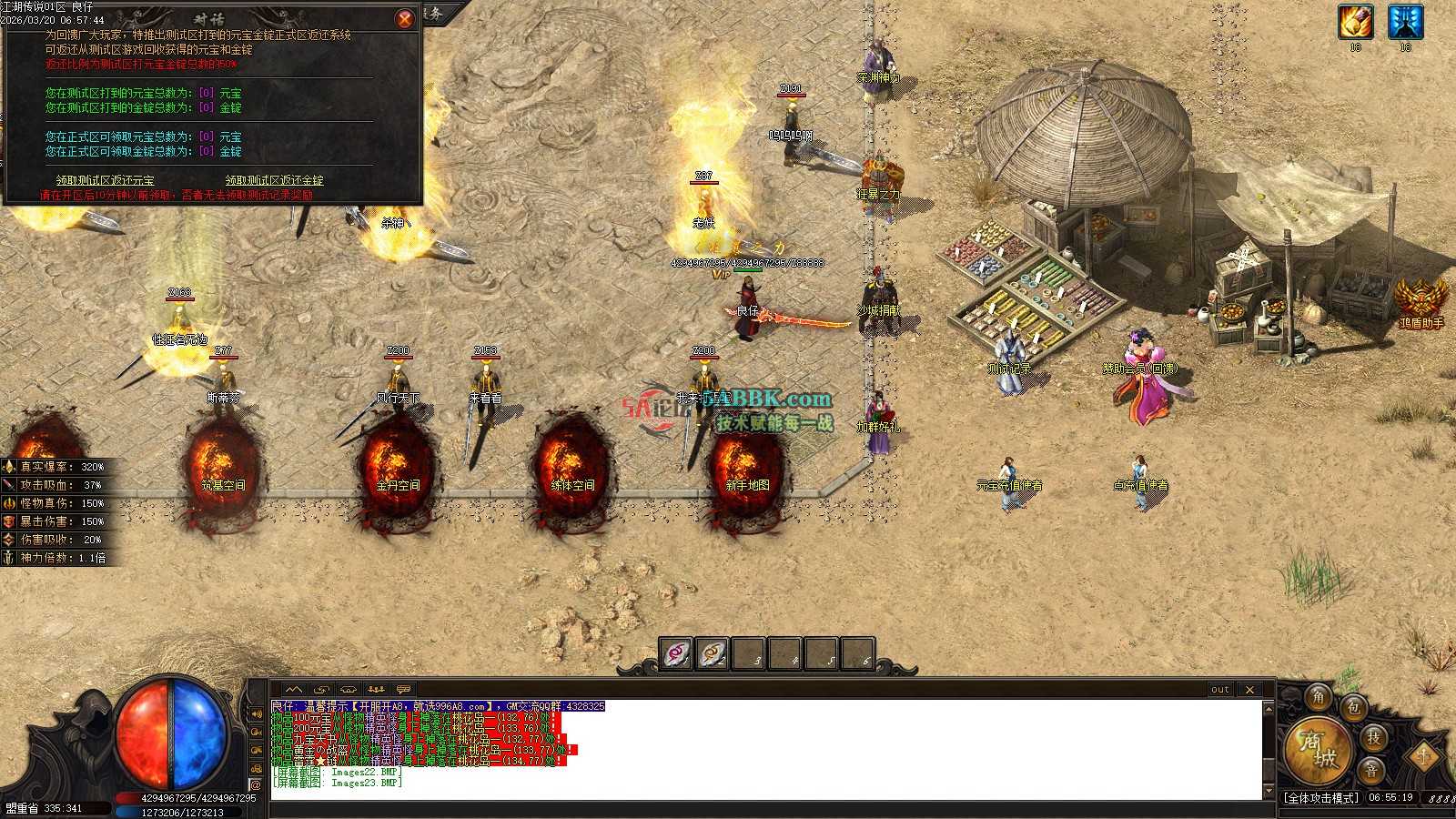Open character sheet with 角 button
The height and width of the screenshot is (819, 1456).
1319,697
